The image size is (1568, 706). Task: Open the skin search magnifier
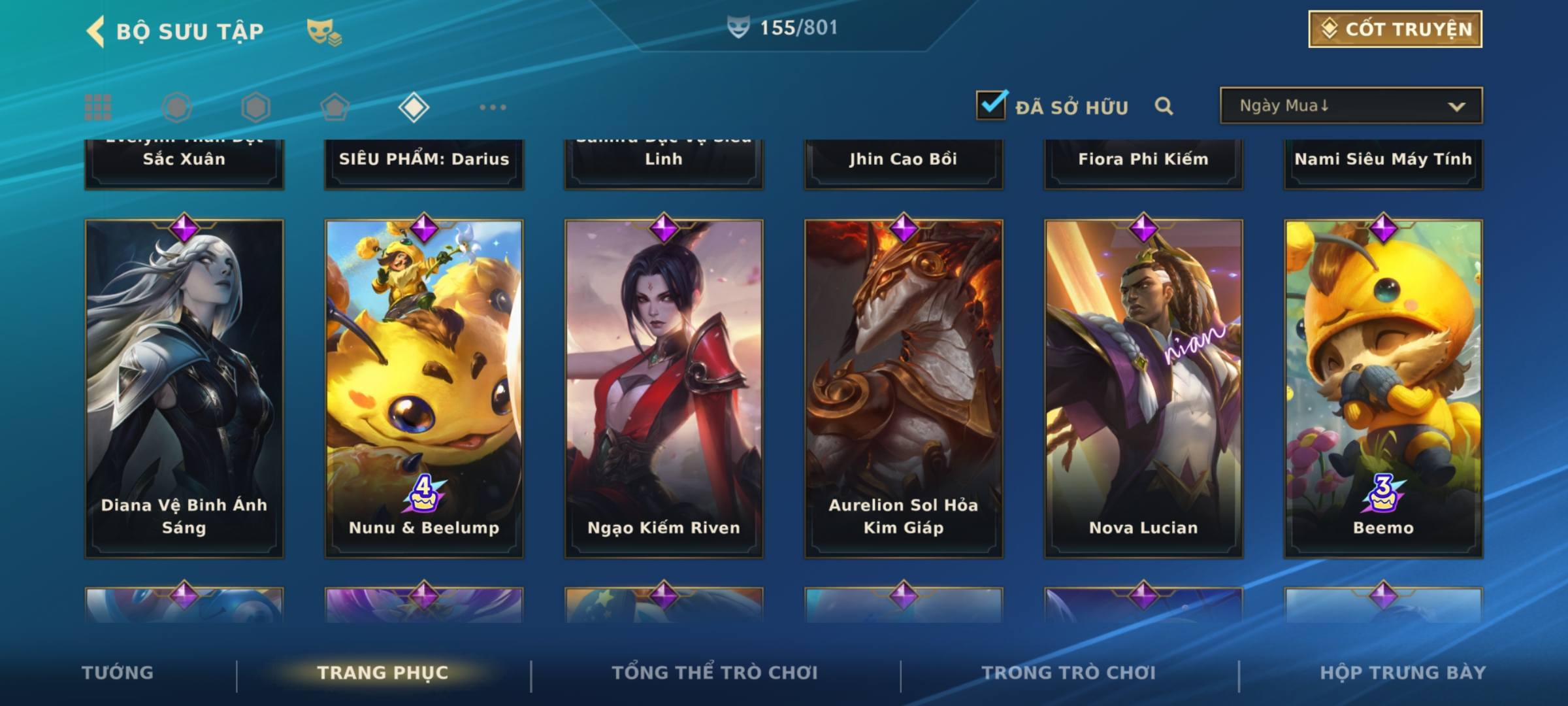click(1164, 106)
